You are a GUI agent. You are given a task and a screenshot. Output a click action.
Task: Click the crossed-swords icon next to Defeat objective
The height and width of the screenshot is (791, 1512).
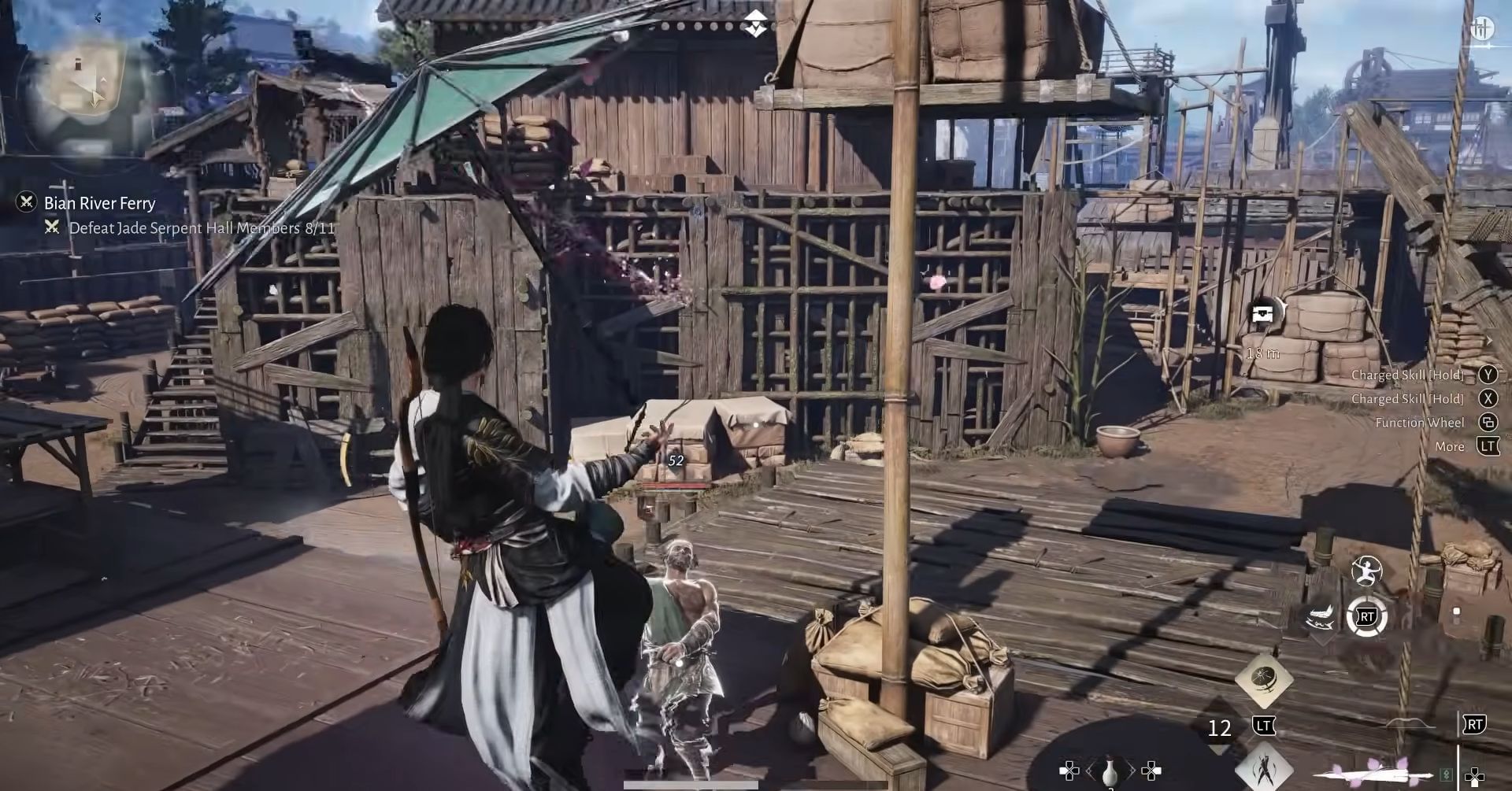pos(51,229)
